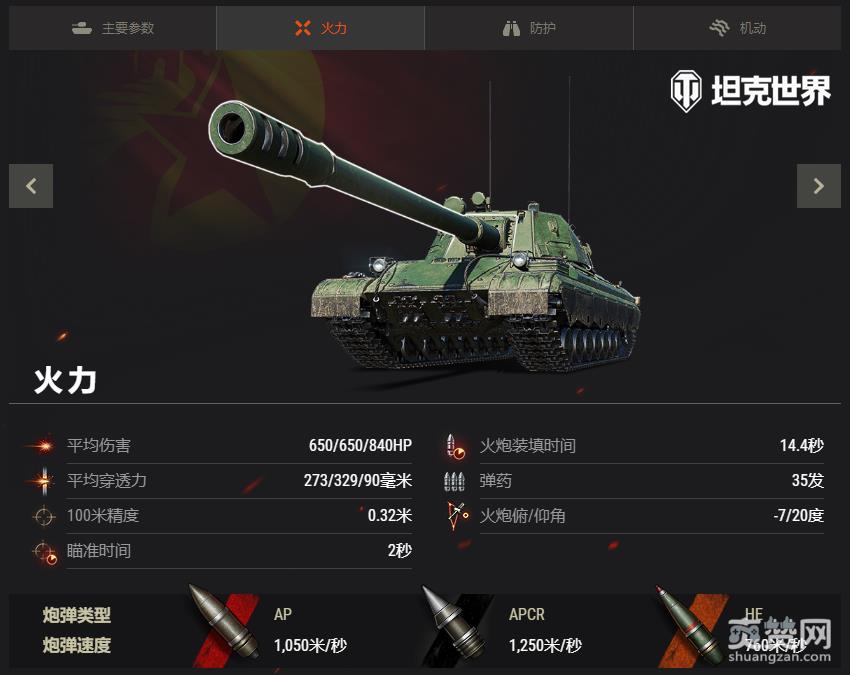Select the 火力 tab

321,28
